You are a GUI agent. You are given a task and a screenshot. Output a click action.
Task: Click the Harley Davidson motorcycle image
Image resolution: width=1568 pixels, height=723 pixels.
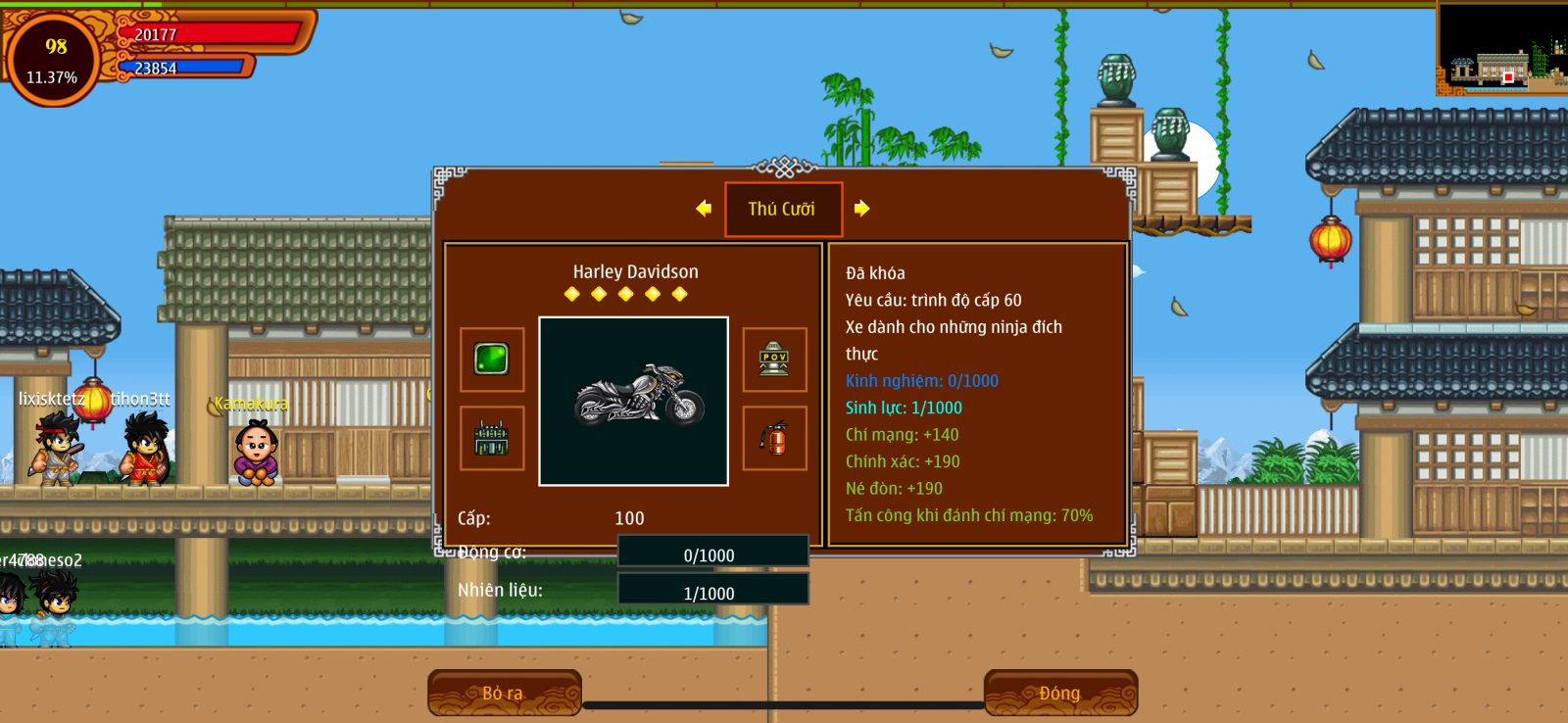(634, 401)
